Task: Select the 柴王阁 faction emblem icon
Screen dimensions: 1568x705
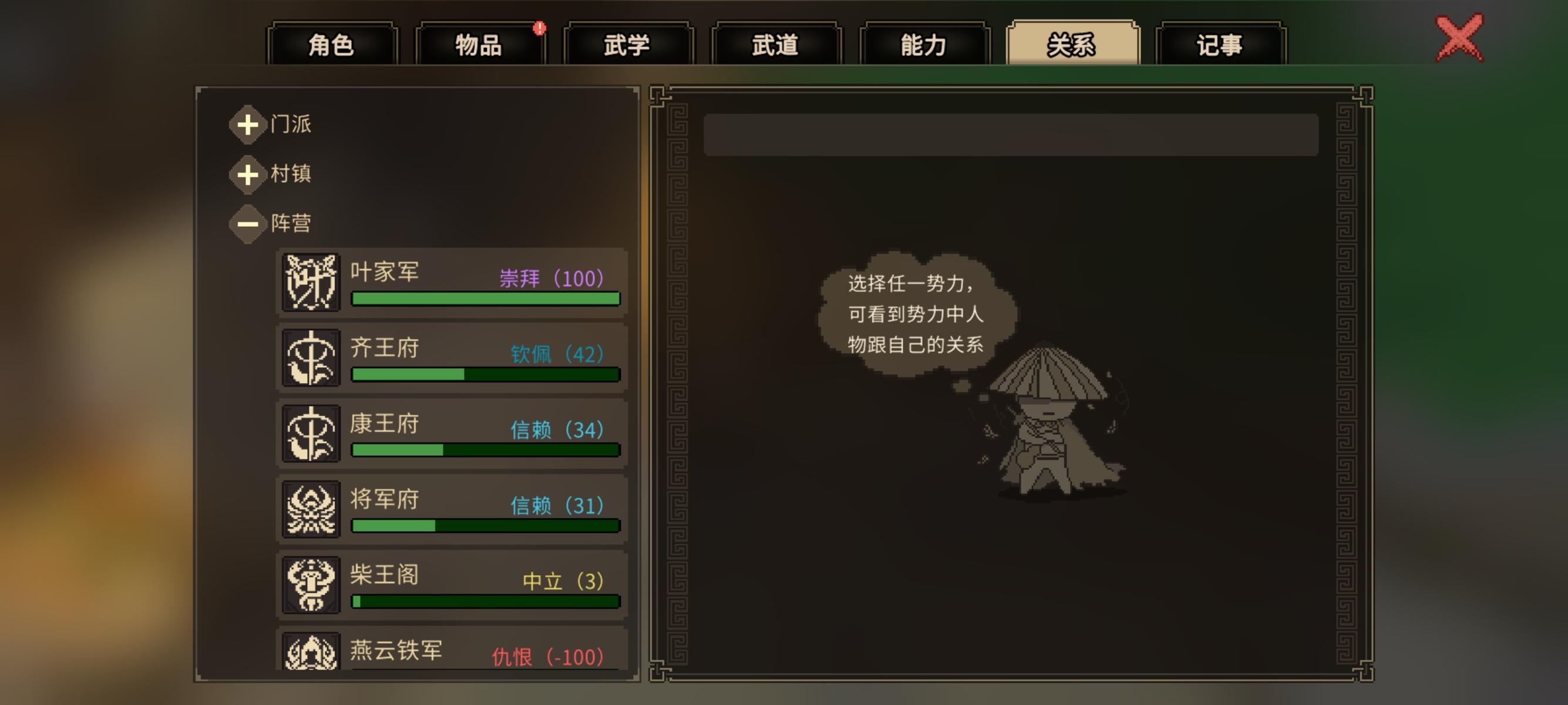Action: 311,586
